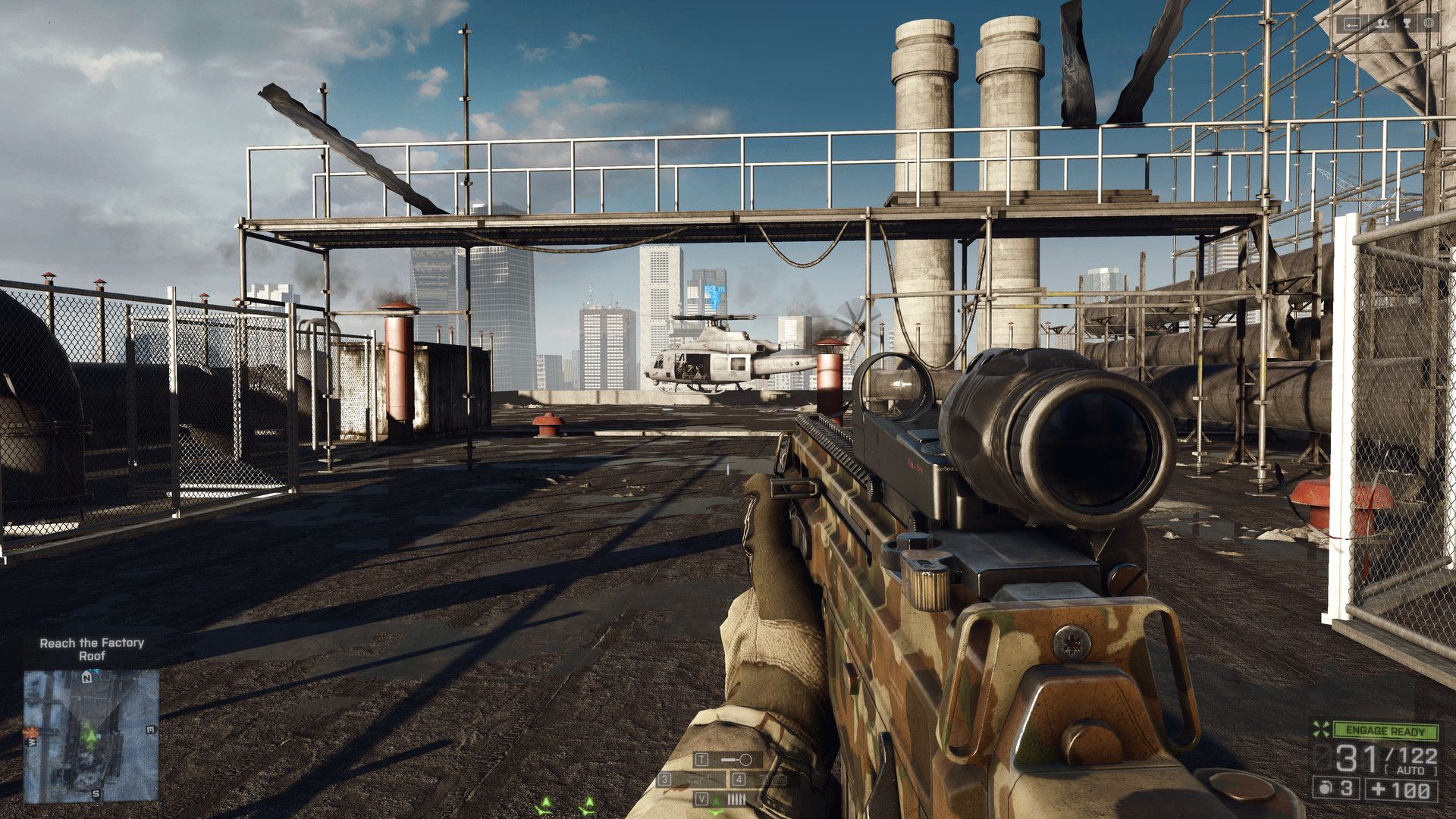Open the friends list icon

[x=1383, y=24]
